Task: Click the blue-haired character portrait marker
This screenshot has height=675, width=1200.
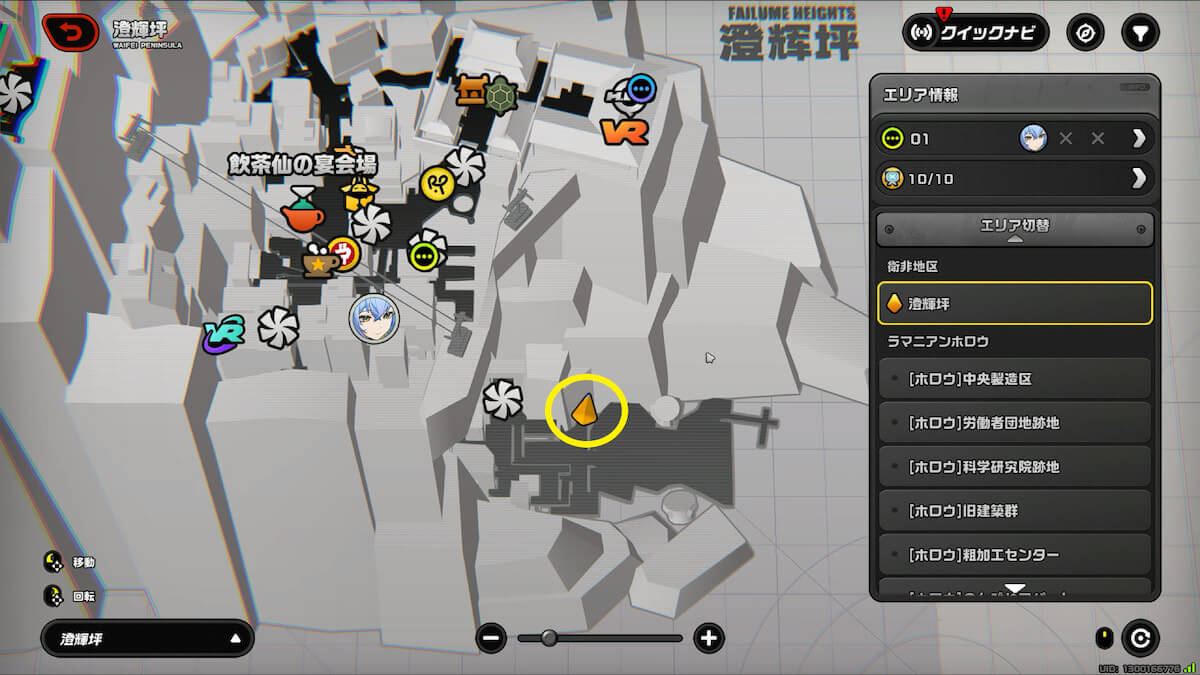Action: pos(374,319)
